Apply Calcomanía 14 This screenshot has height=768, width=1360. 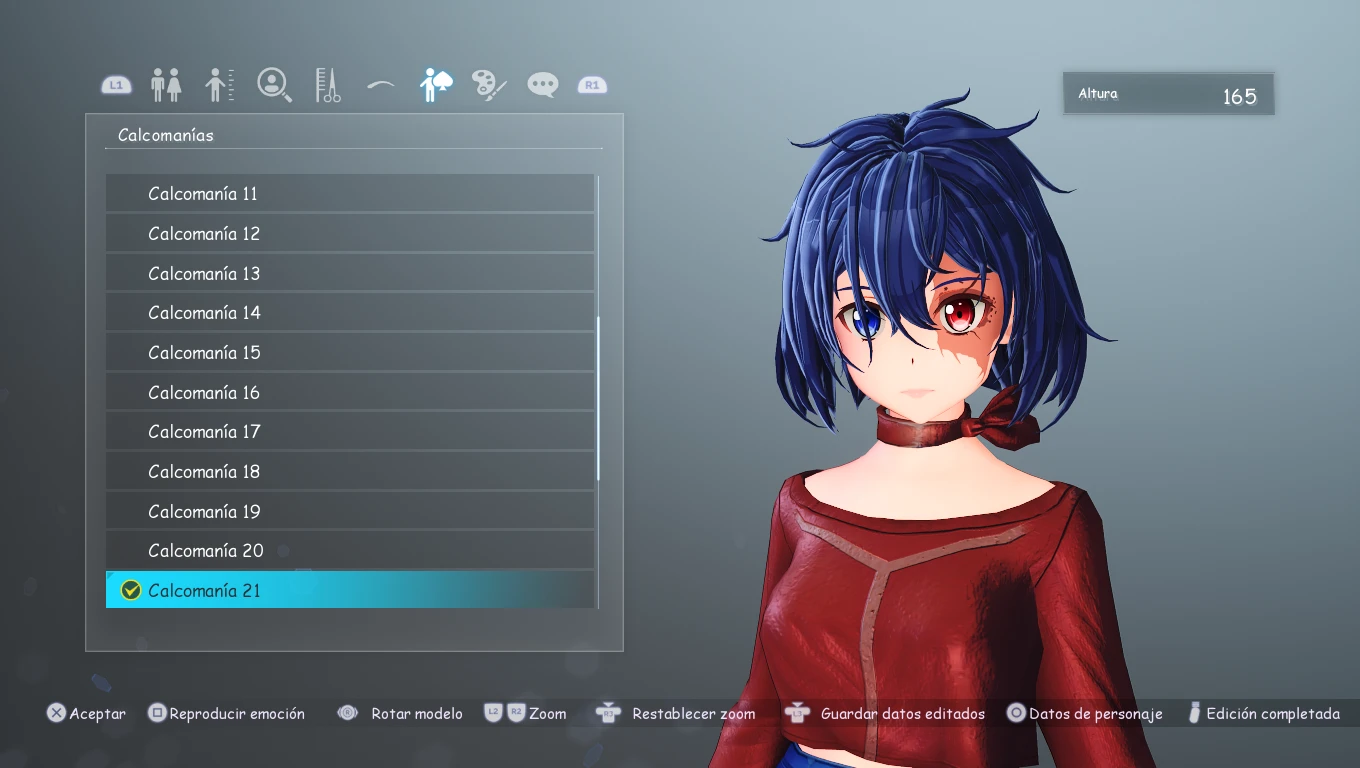coord(350,313)
